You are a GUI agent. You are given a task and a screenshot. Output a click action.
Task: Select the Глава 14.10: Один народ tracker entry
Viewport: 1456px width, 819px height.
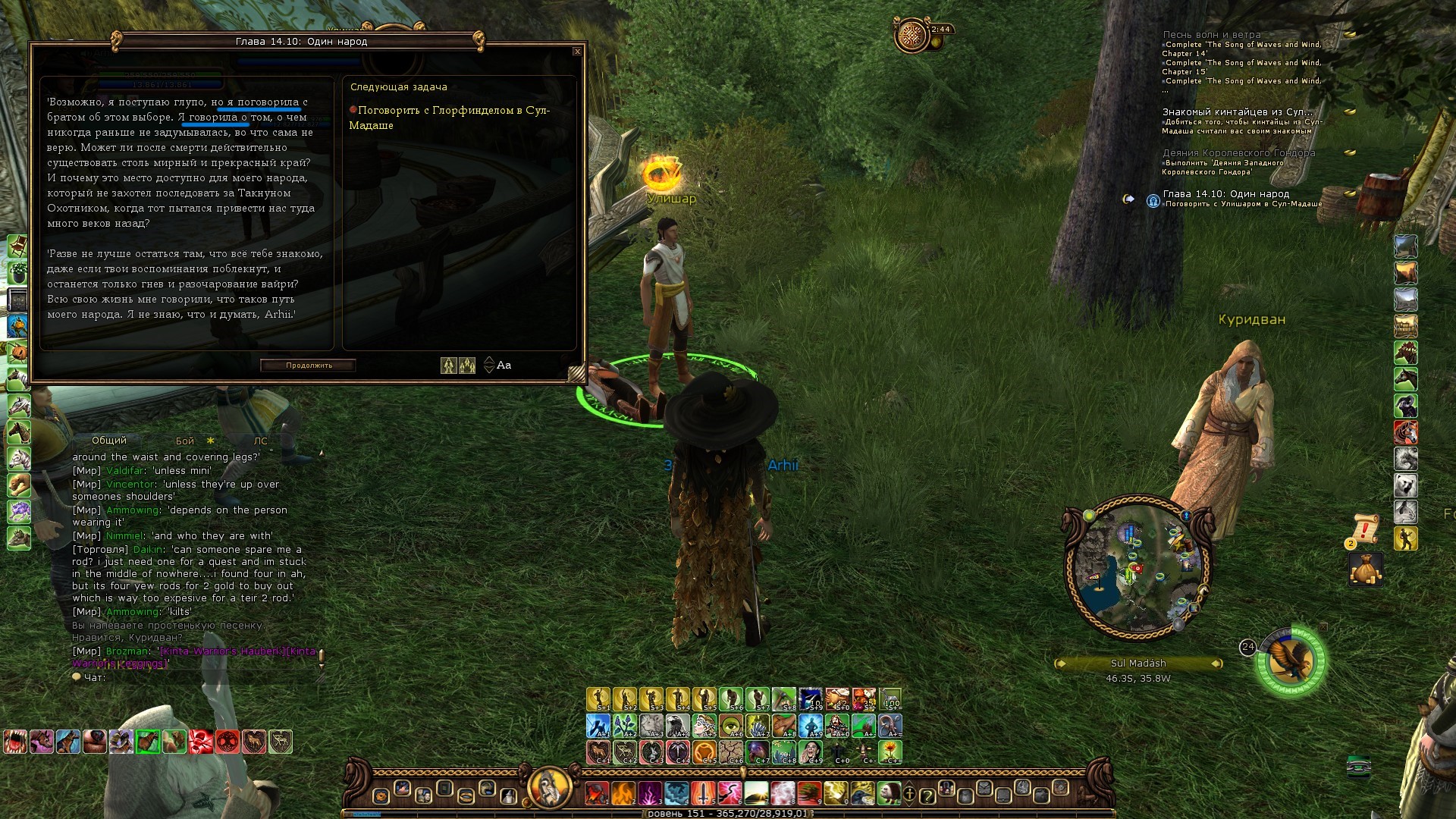click(x=1226, y=194)
